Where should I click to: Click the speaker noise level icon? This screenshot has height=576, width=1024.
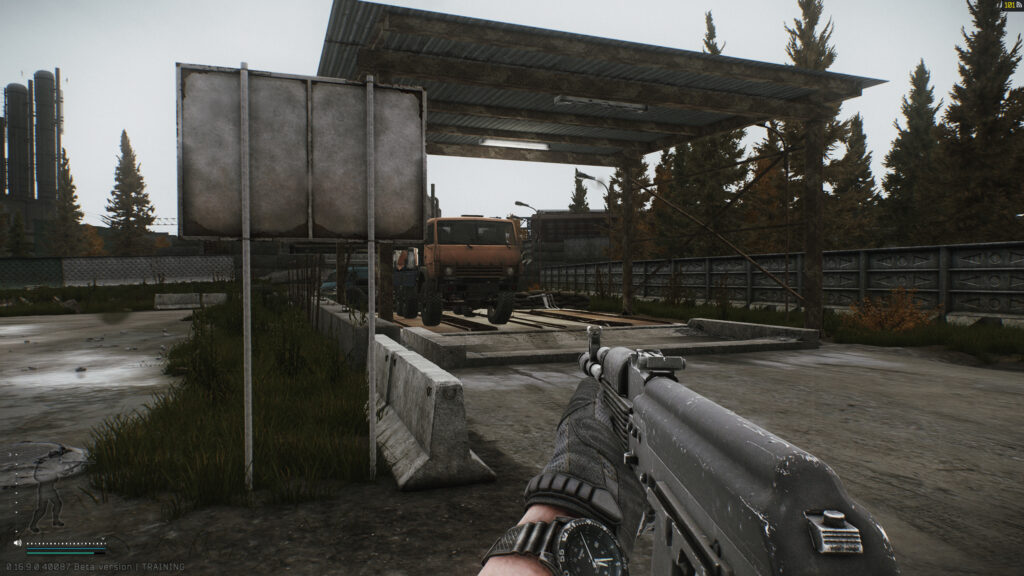[x=18, y=544]
